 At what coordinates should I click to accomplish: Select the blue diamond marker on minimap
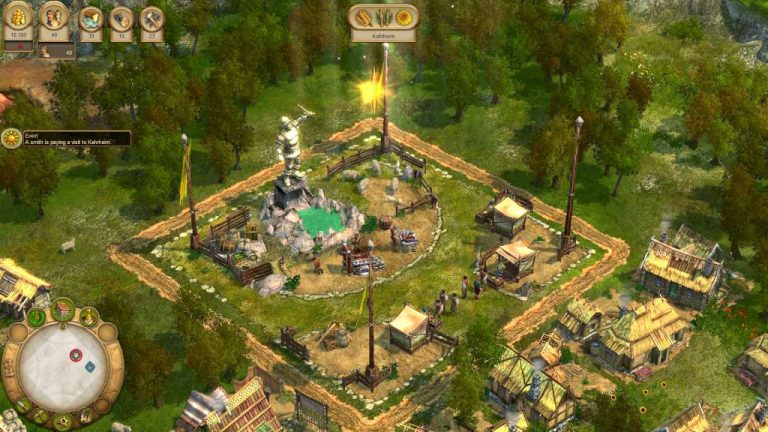pos(89,366)
